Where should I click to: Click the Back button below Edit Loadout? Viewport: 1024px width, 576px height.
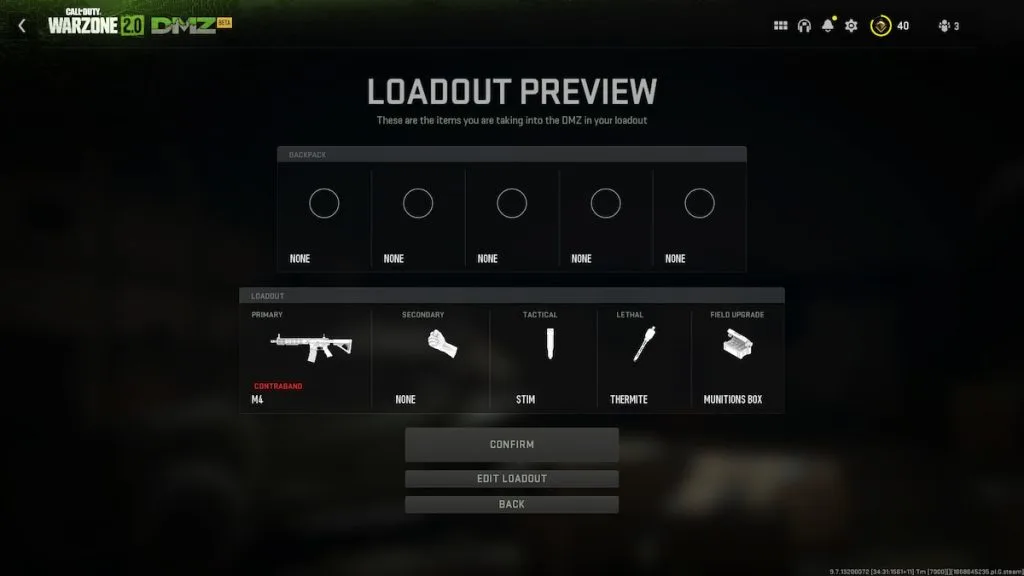(511, 504)
